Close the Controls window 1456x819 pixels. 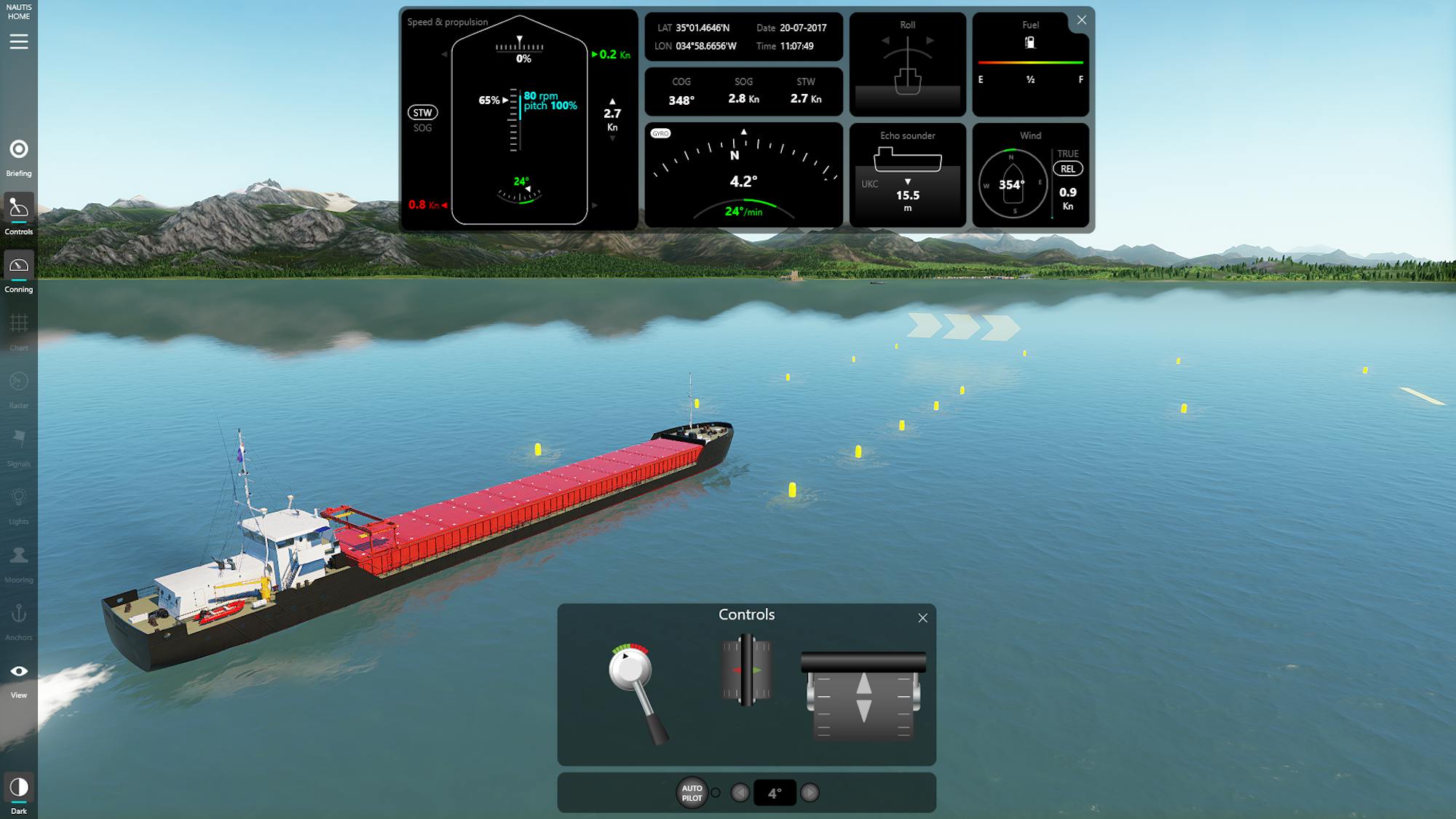click(922, 618)
